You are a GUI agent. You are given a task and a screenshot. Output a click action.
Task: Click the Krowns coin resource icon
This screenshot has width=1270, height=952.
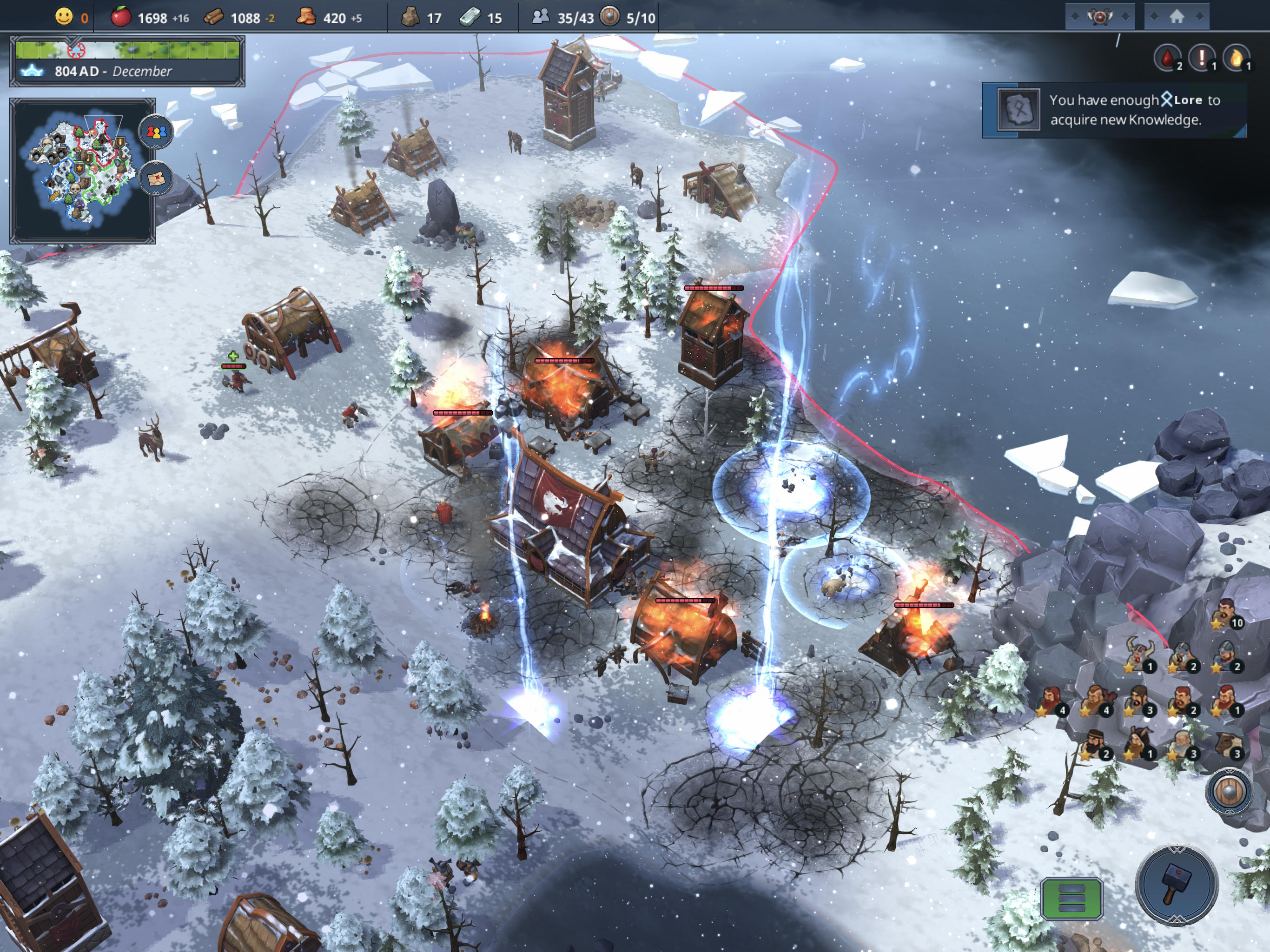[308, 18]
